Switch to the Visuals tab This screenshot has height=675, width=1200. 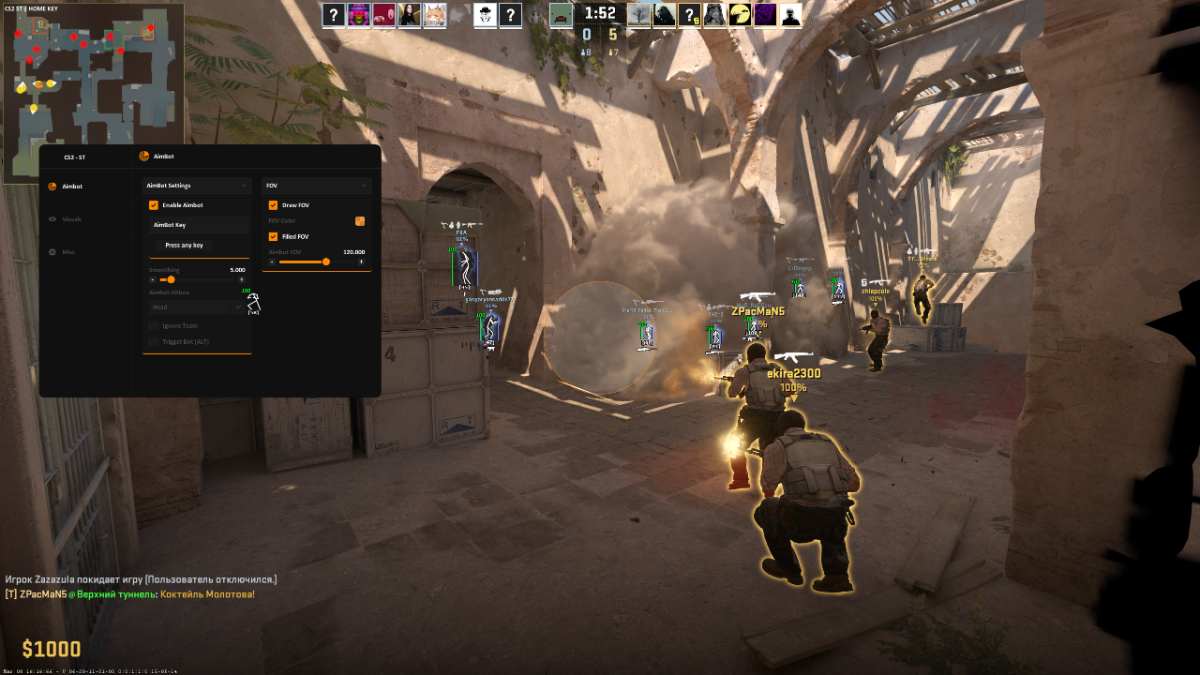pyautogui.click(x=71, y=219)
